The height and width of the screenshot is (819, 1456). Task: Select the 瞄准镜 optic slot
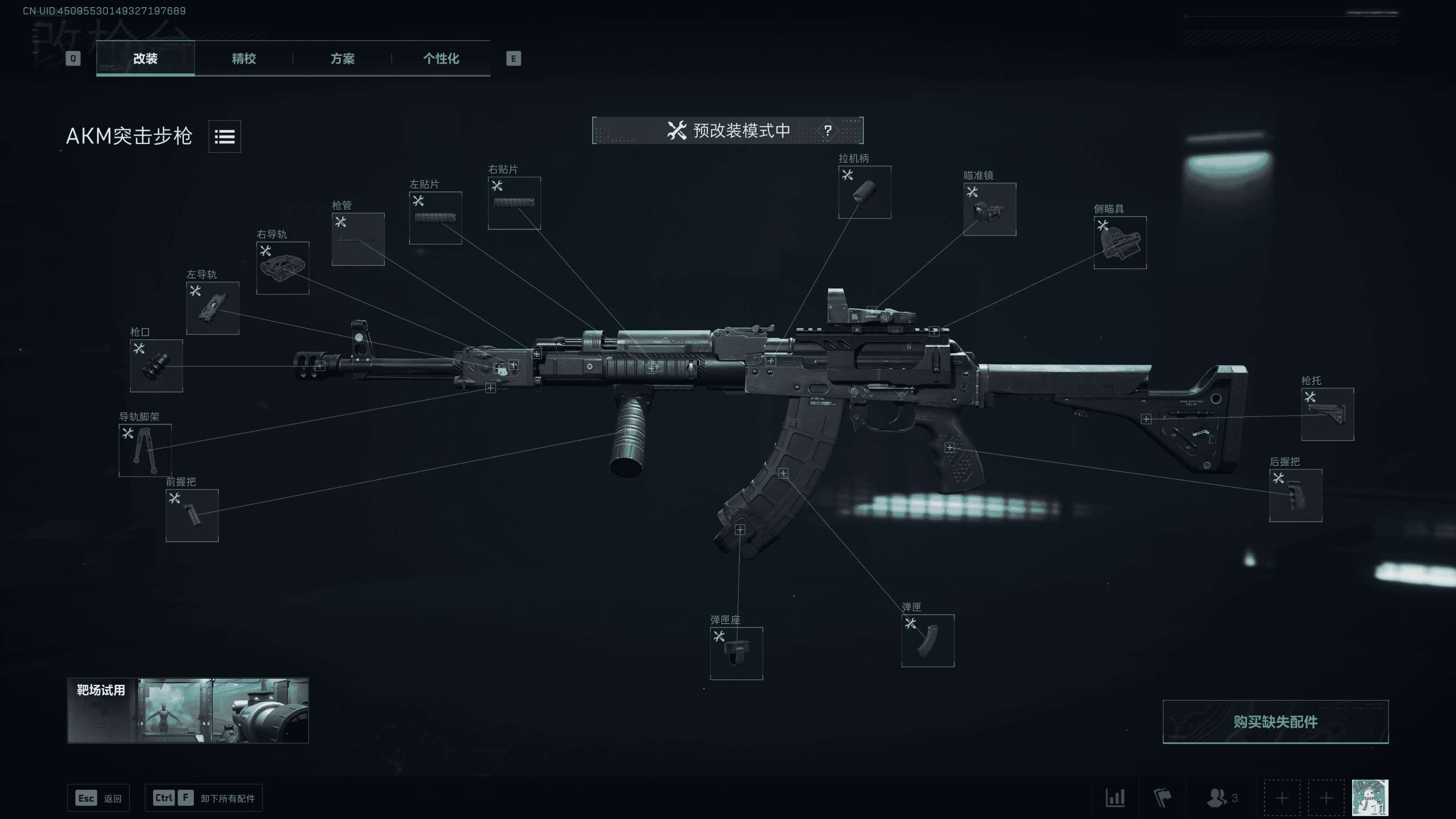pos(989,209)
